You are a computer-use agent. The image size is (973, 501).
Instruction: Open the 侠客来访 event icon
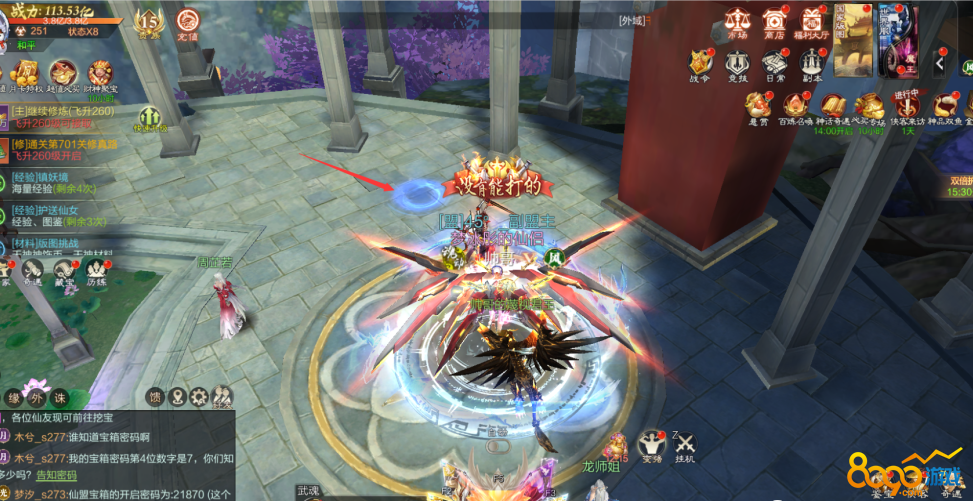pyautogui.click(x=905, y=106)
